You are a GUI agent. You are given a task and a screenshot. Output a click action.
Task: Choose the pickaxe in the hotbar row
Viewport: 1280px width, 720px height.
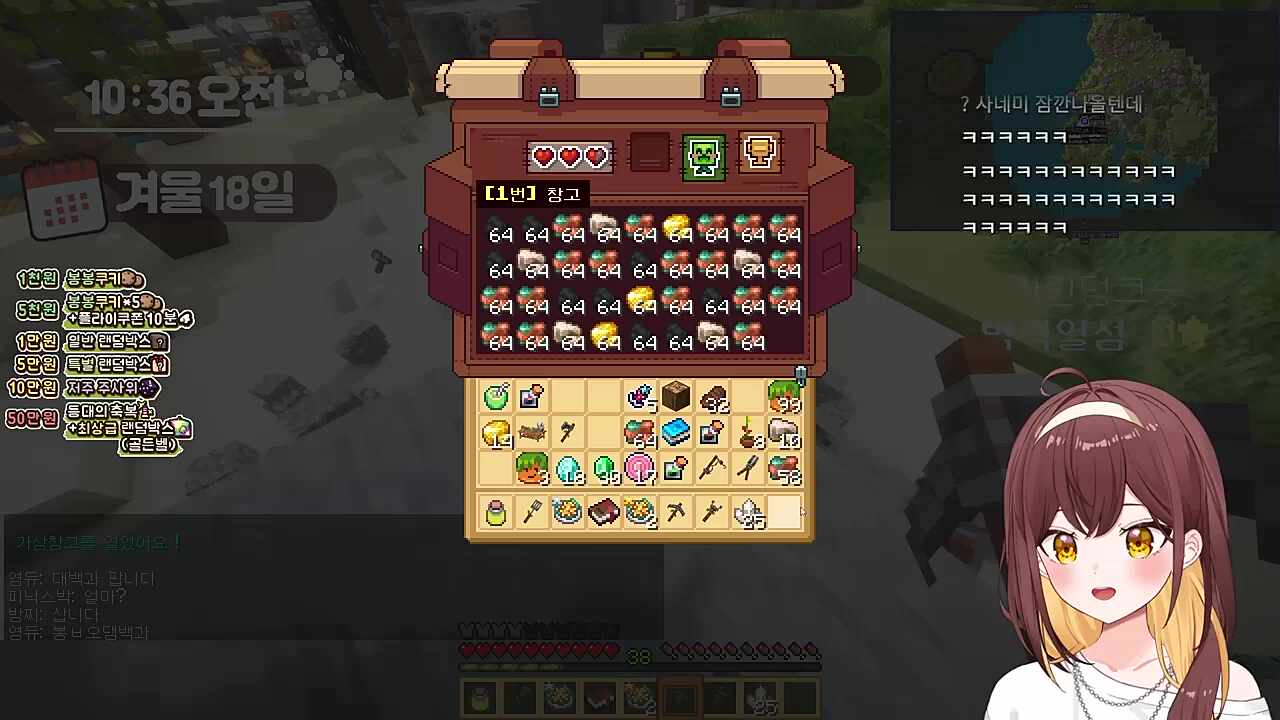coord(676,513)
